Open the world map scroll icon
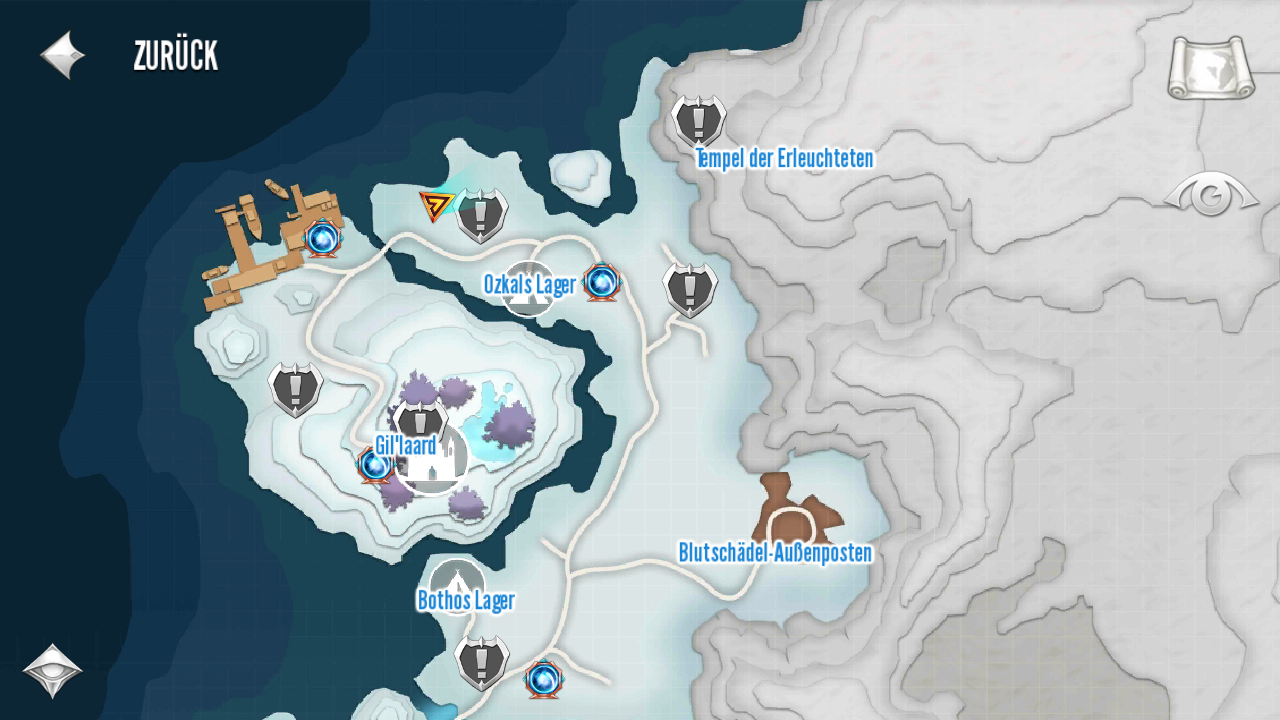Screen dimensions: 1280x720 tap(1211, 68)
